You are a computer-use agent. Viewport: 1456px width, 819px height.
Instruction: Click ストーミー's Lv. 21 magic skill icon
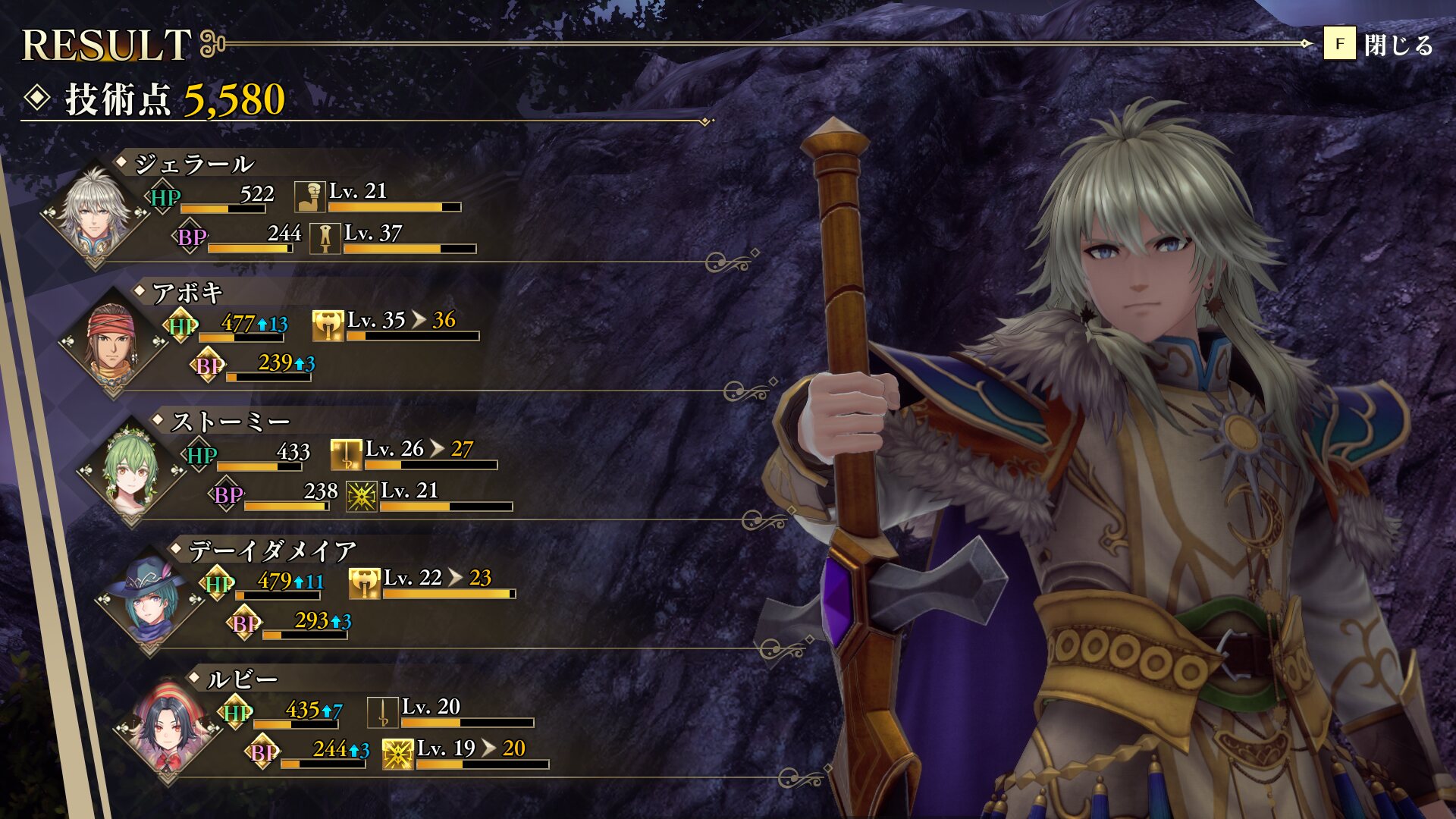coord(361,497)
